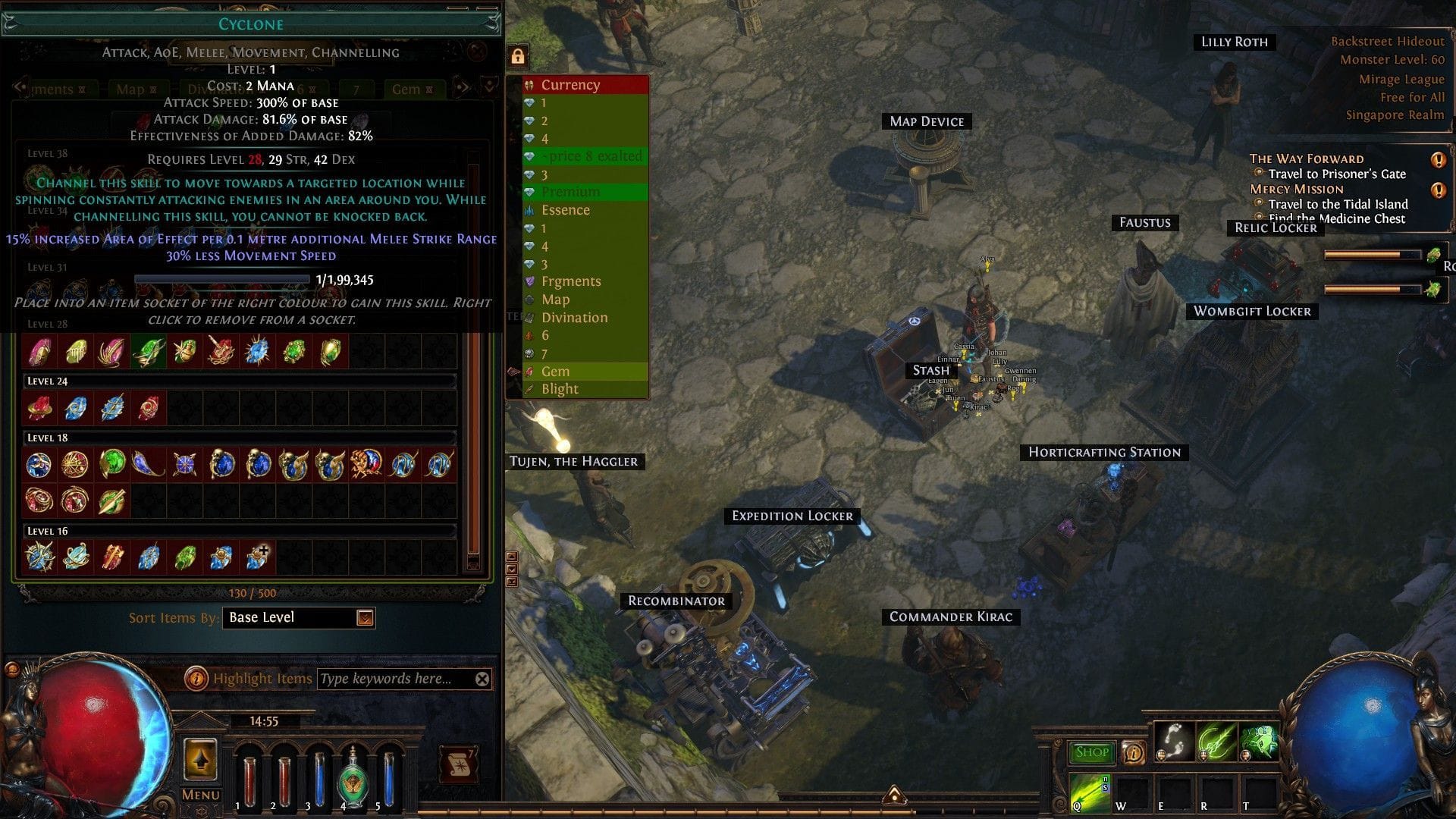1456x819 pixels.
Task: Click the info icon next to Highlight Items
Action: pyautogui.click(x=198, y=678)
